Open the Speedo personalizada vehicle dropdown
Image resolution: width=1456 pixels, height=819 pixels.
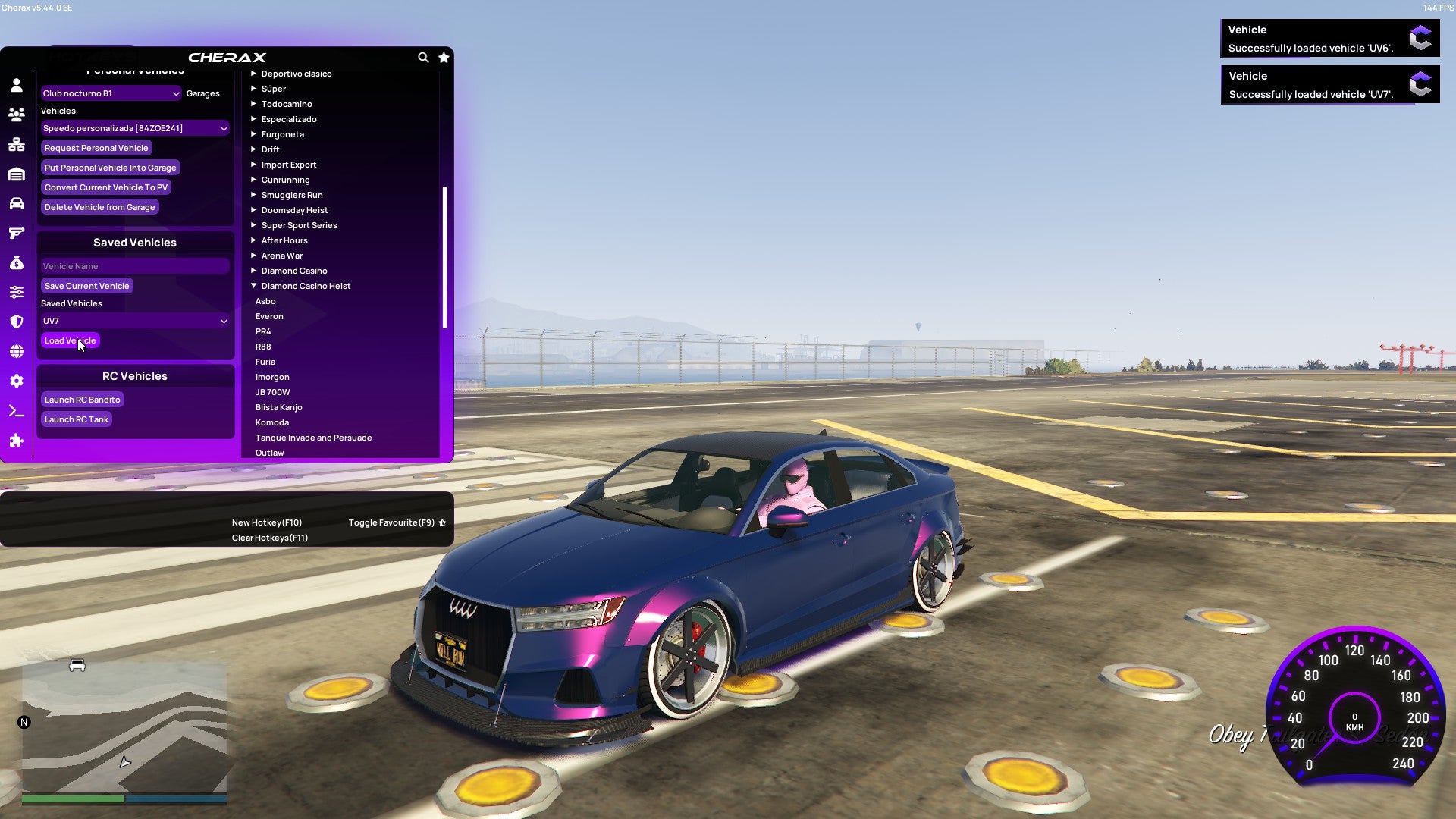coord(135,127)
